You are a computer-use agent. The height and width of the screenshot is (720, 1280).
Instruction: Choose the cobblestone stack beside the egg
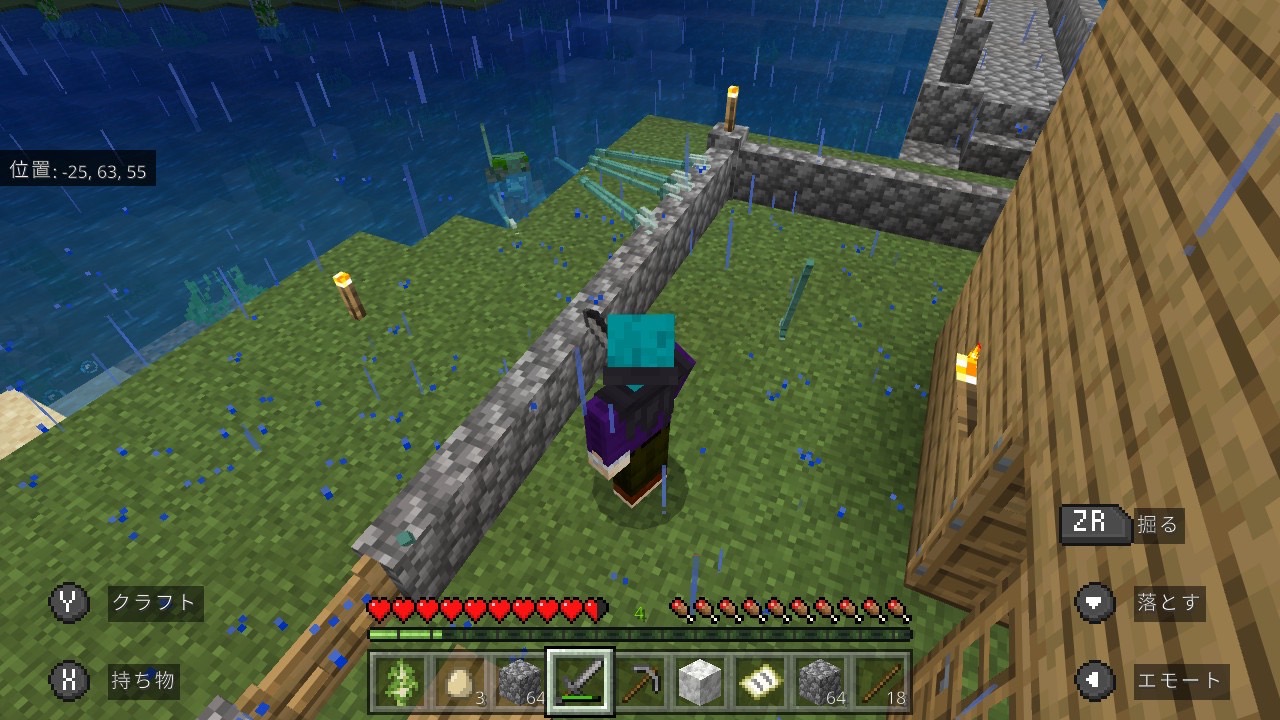pos(520,682)
